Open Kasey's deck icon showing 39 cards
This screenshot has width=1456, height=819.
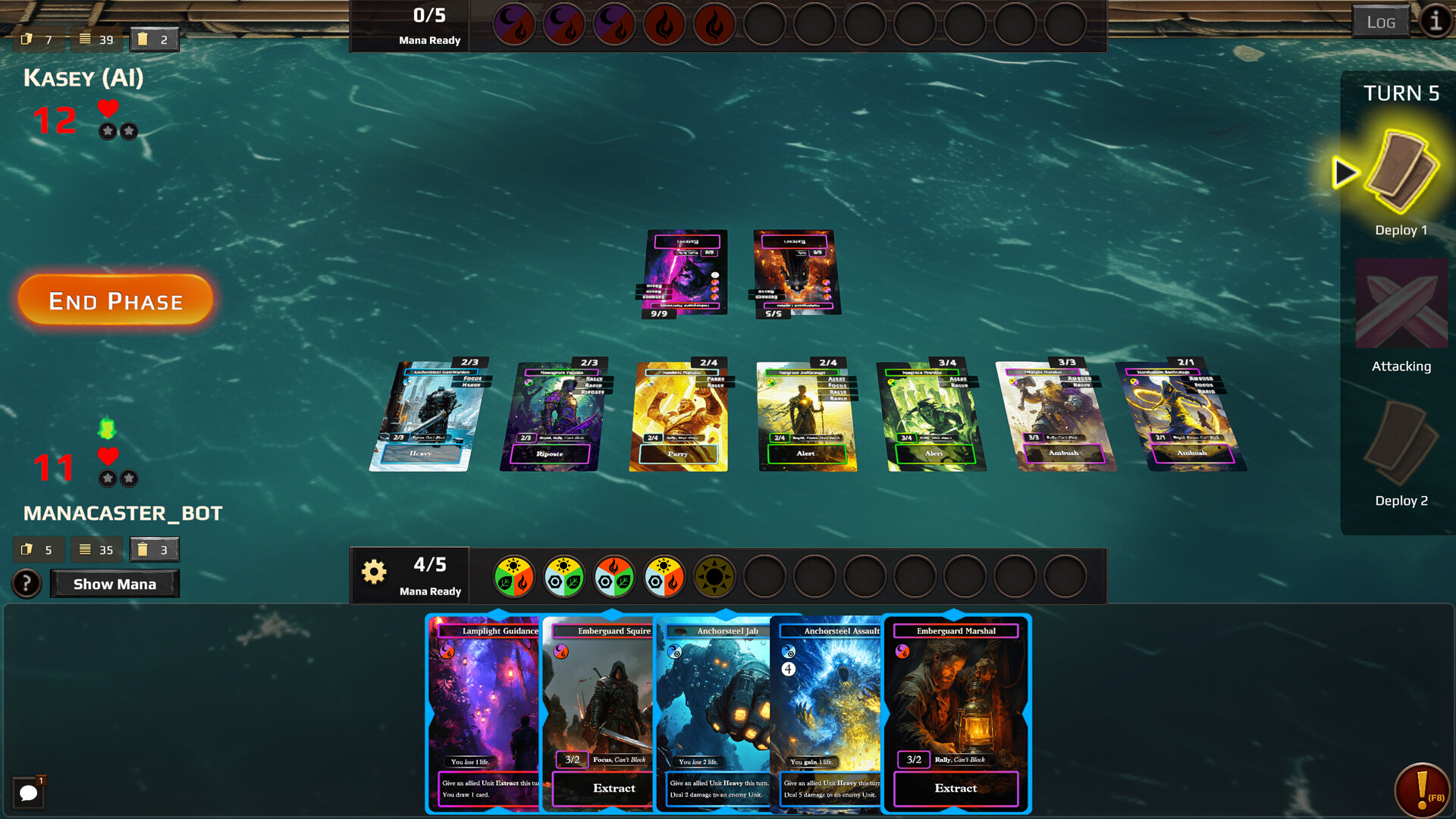pos(96,39)
